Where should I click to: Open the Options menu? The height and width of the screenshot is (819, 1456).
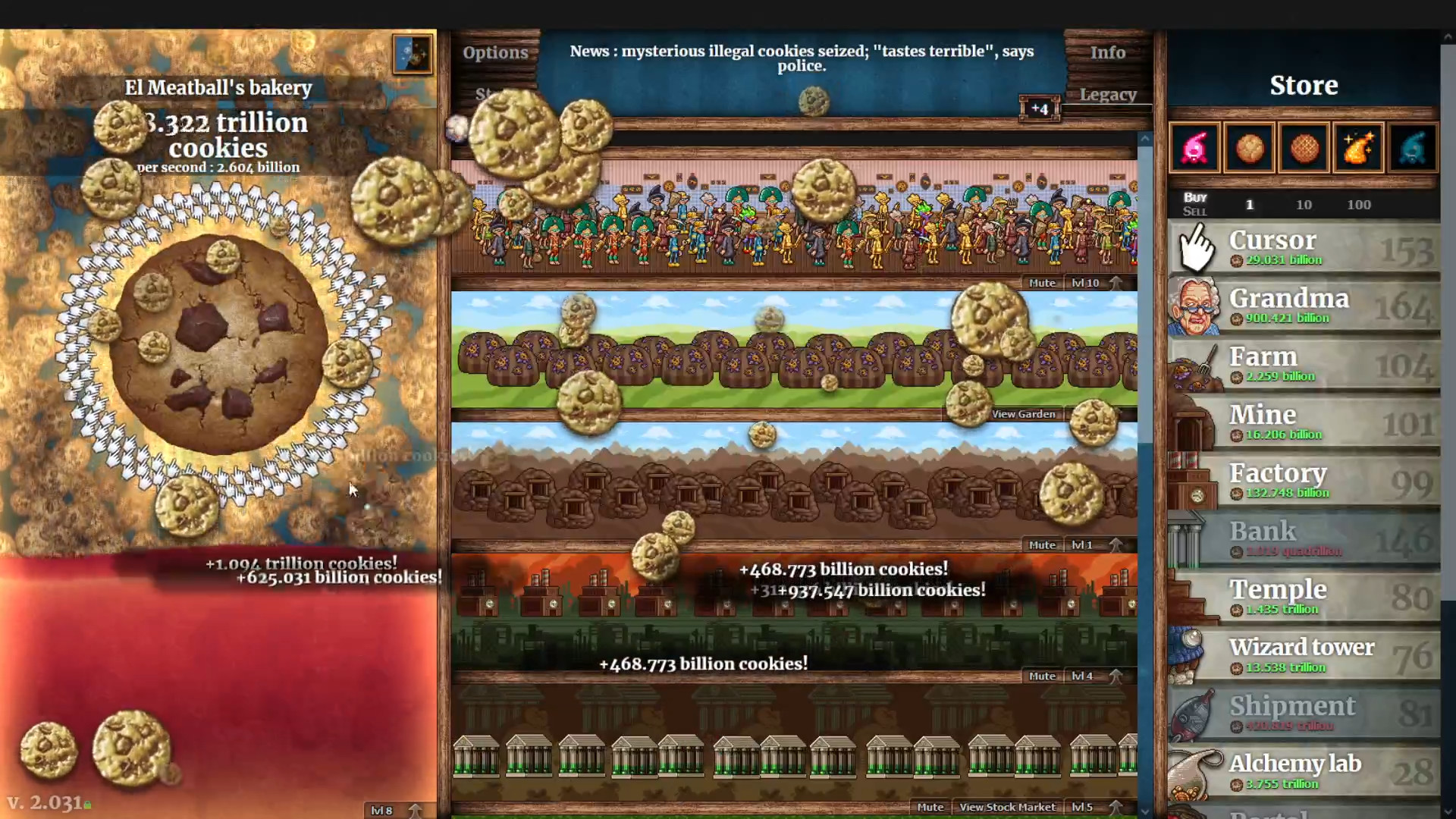[x=495, y=52]
